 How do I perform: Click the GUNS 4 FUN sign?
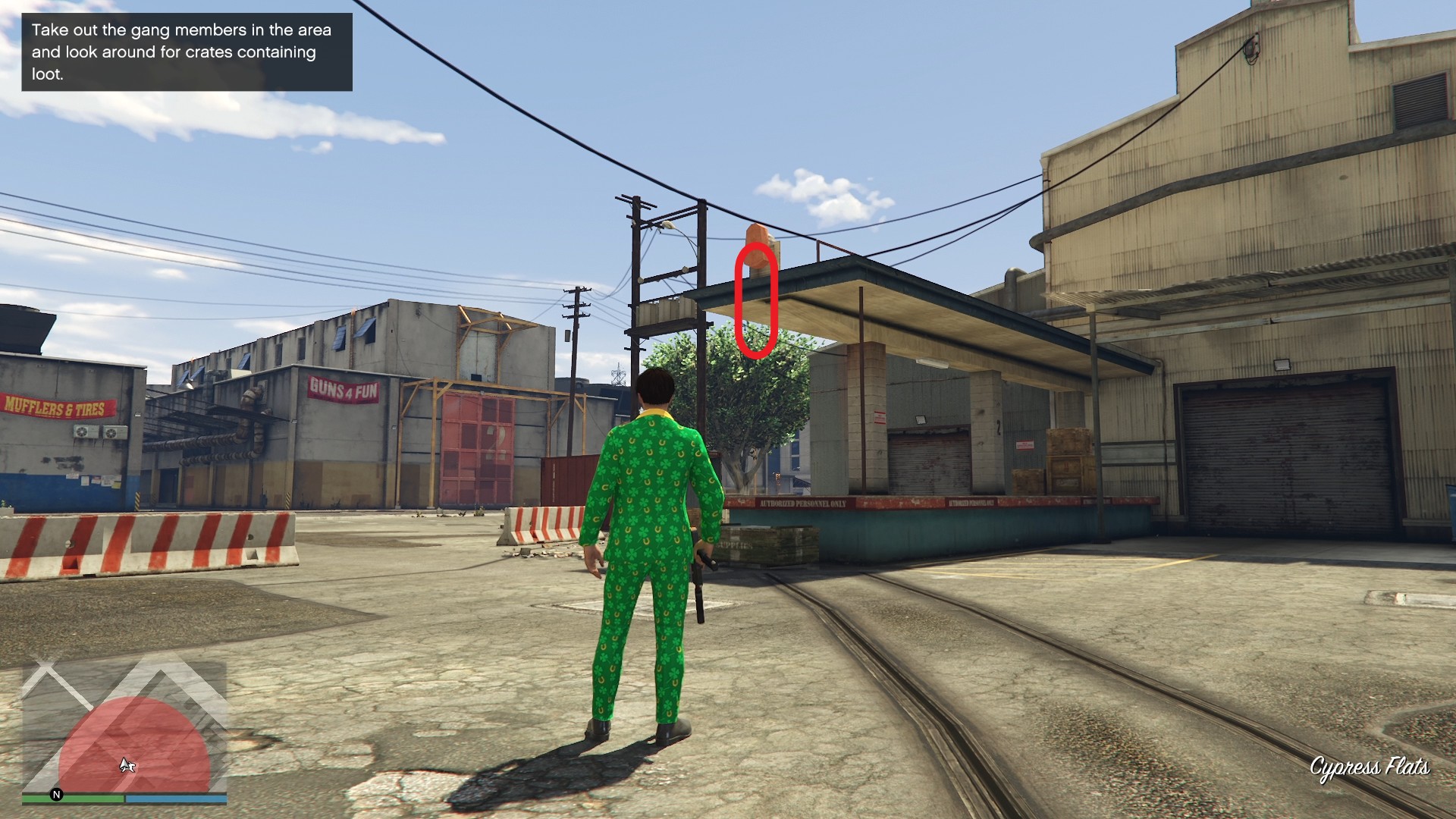click(344, 389)
